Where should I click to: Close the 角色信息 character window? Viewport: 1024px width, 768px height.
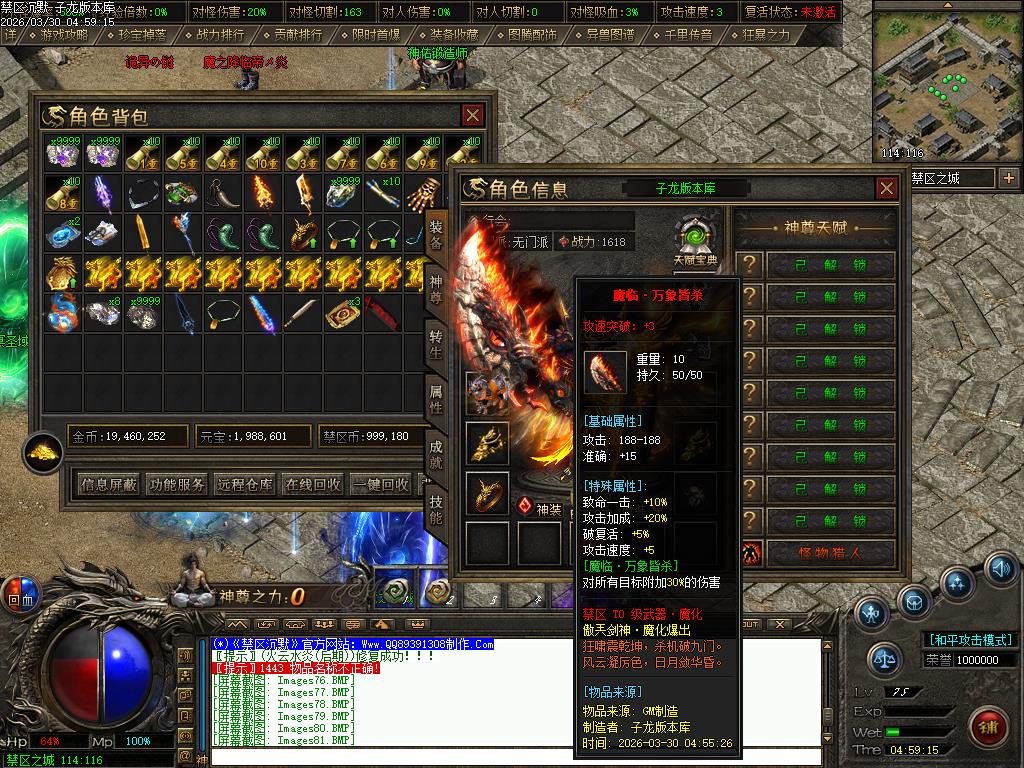(886, 188)
